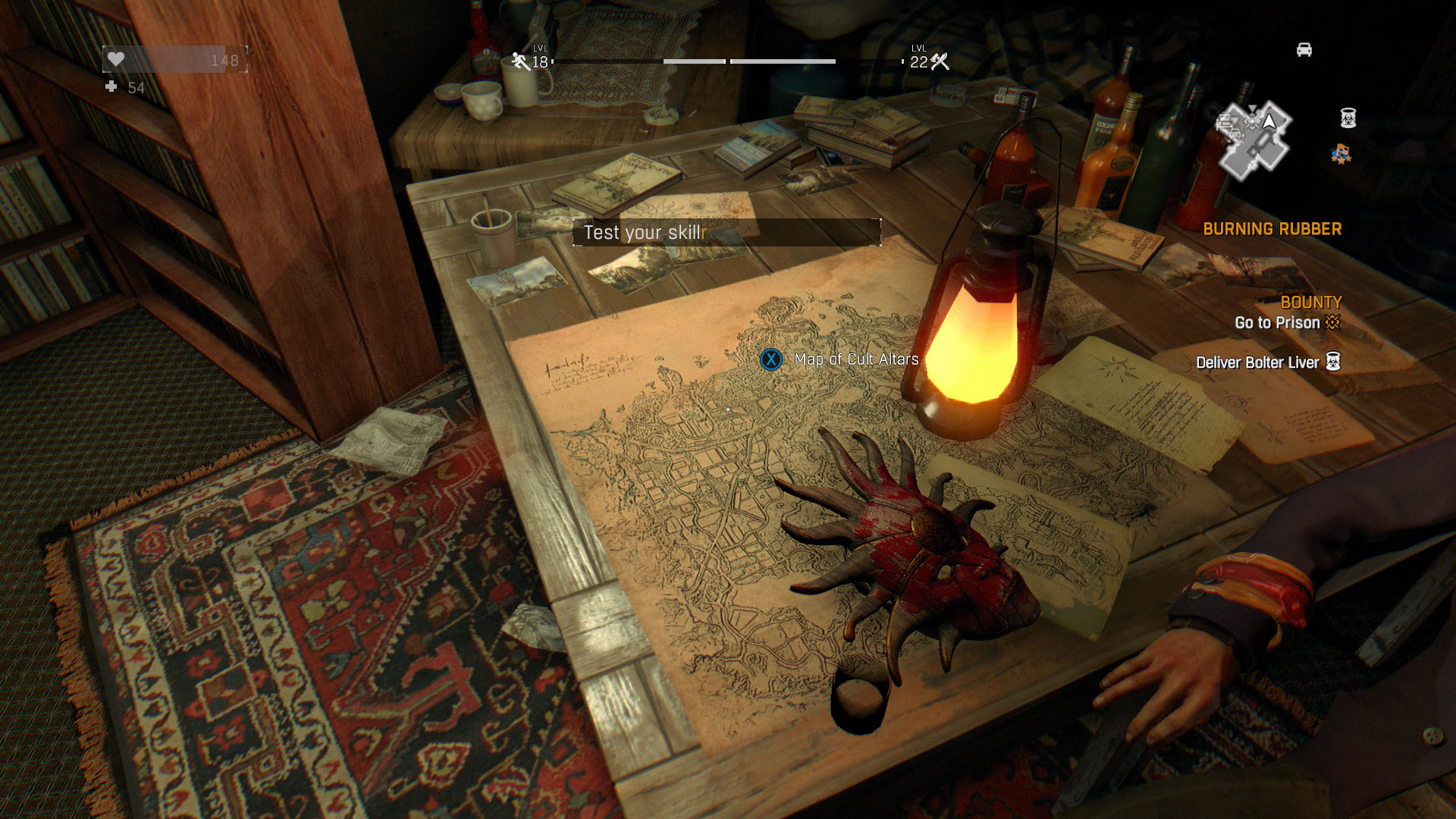This screenshot has width=1456, height=819.
Task: Click the orange starred marker beside the minimap
Action: click(x=1341, y=155)
